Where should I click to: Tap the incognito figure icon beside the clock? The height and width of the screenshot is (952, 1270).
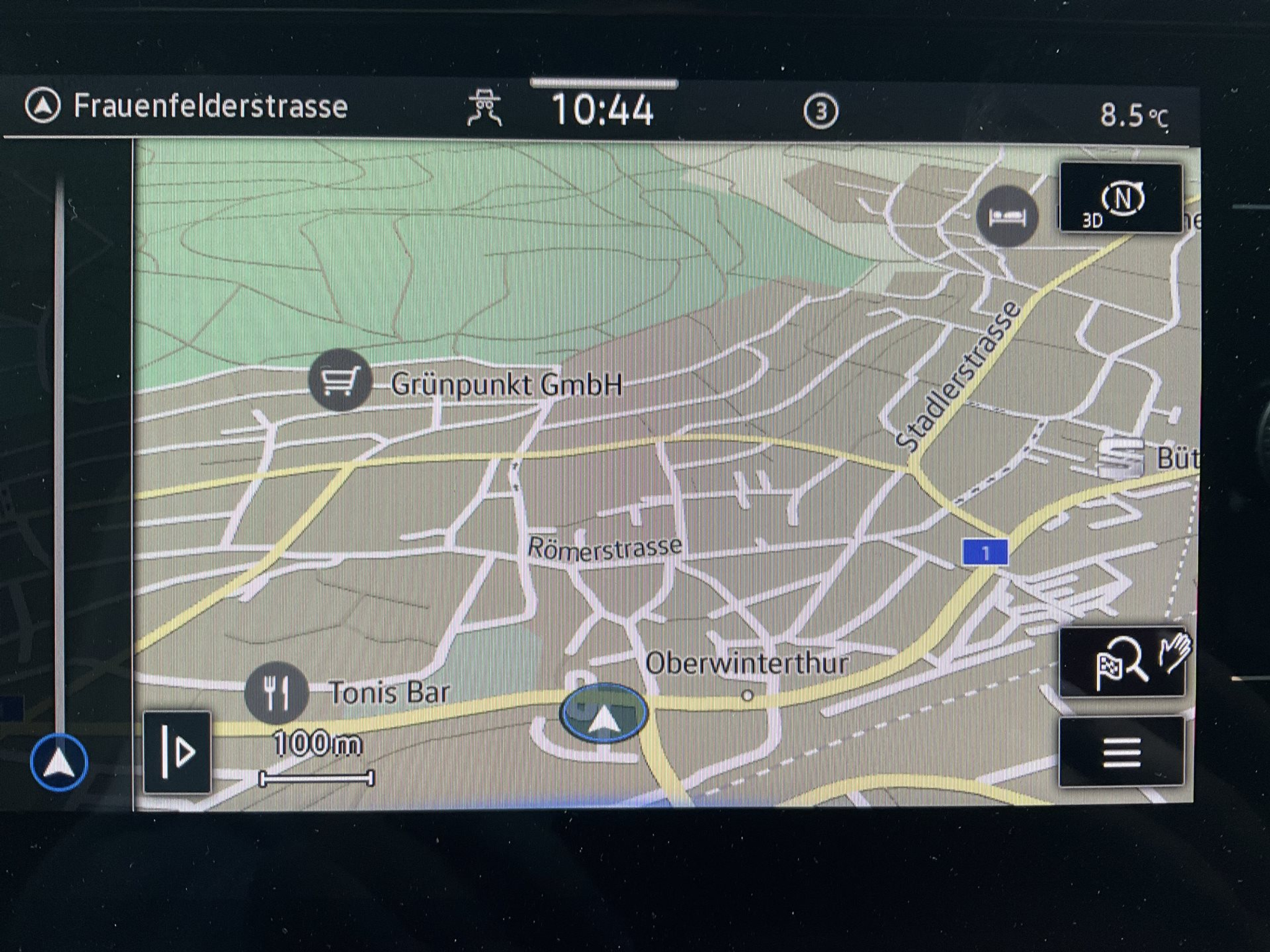(x=485, y=108)
